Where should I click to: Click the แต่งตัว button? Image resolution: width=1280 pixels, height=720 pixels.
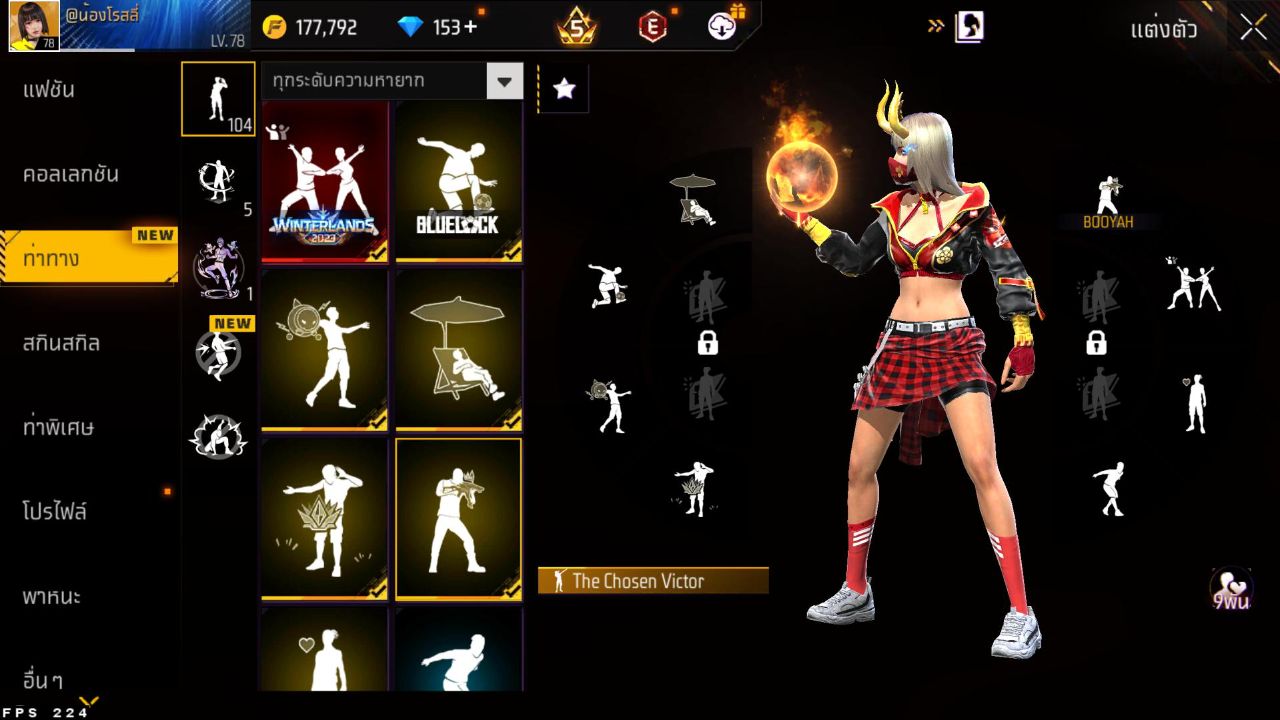1166,30
